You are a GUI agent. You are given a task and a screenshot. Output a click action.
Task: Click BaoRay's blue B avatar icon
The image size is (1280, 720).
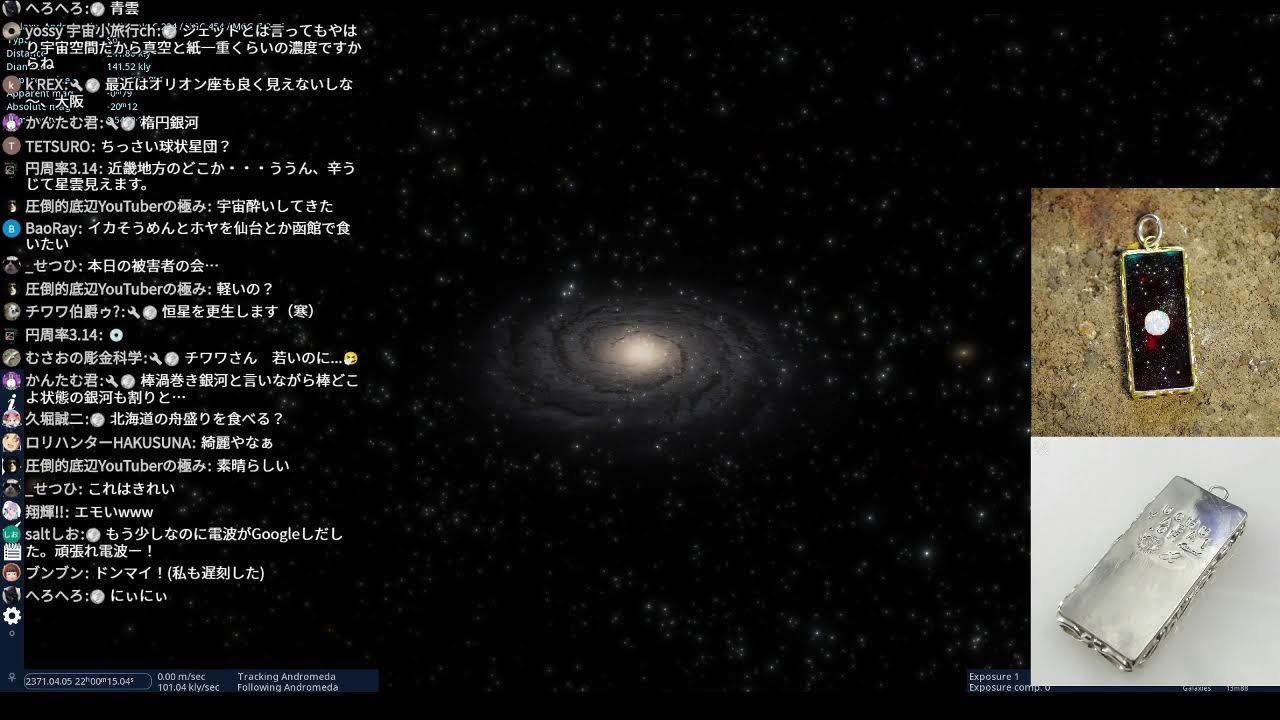pos(10,228)
